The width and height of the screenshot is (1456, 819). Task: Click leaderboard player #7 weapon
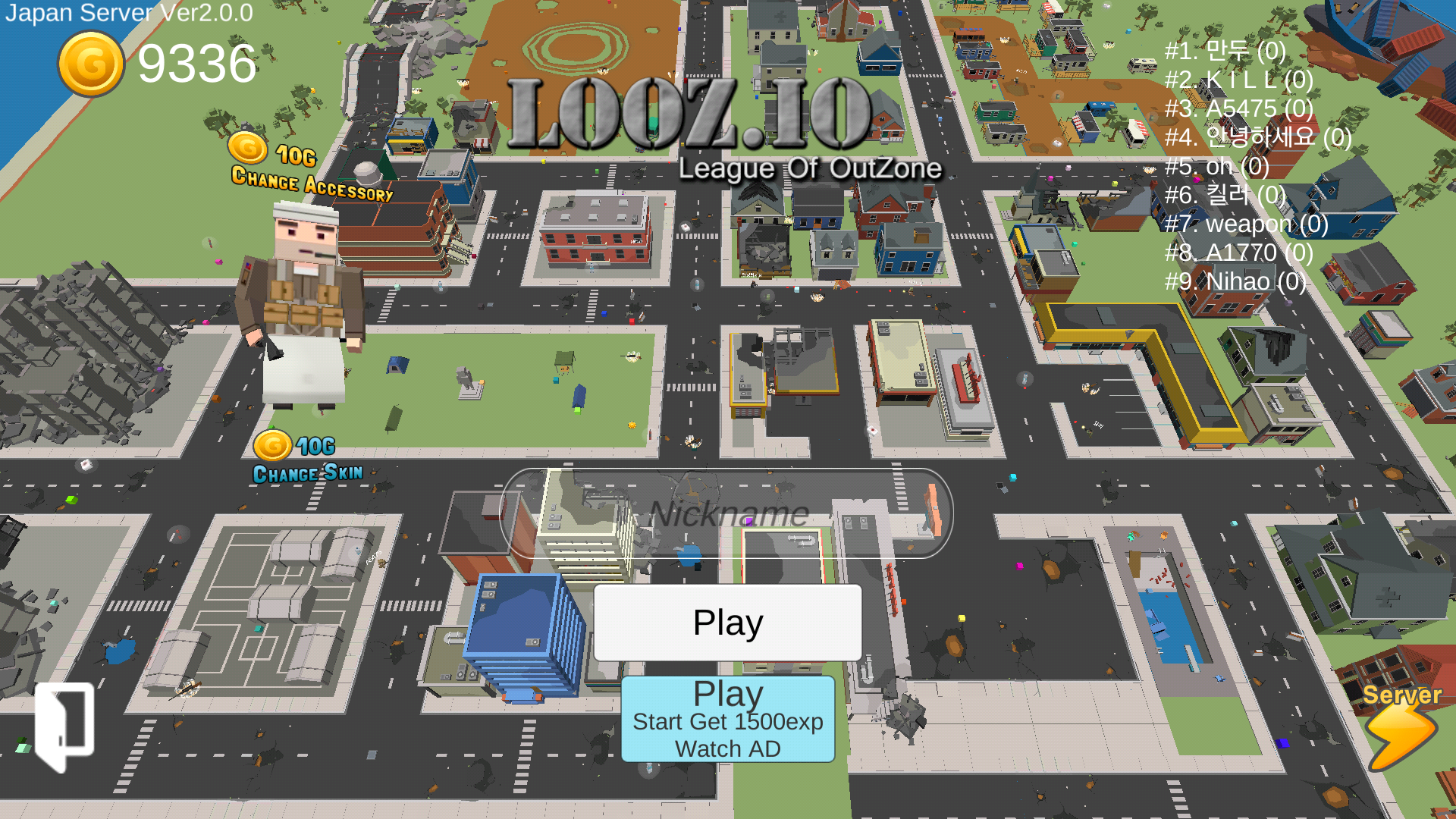point(1247,224)
